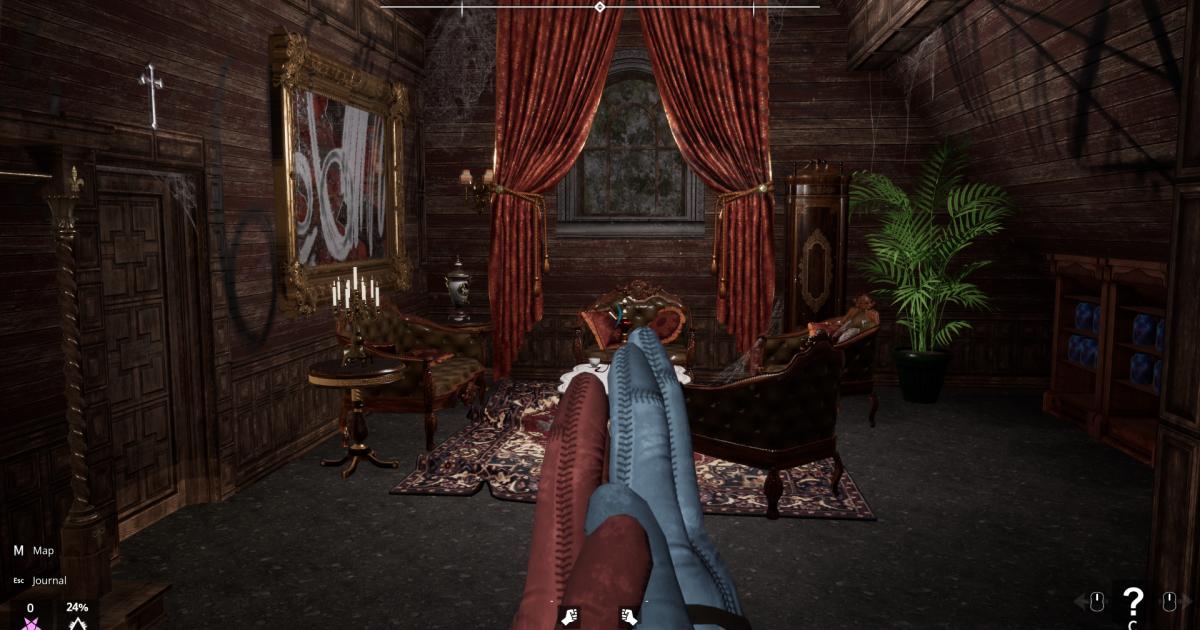This screenshot has height=630, width=1200.
Task: Click the pink pentagram counter icon
Action: click(30, 623)
